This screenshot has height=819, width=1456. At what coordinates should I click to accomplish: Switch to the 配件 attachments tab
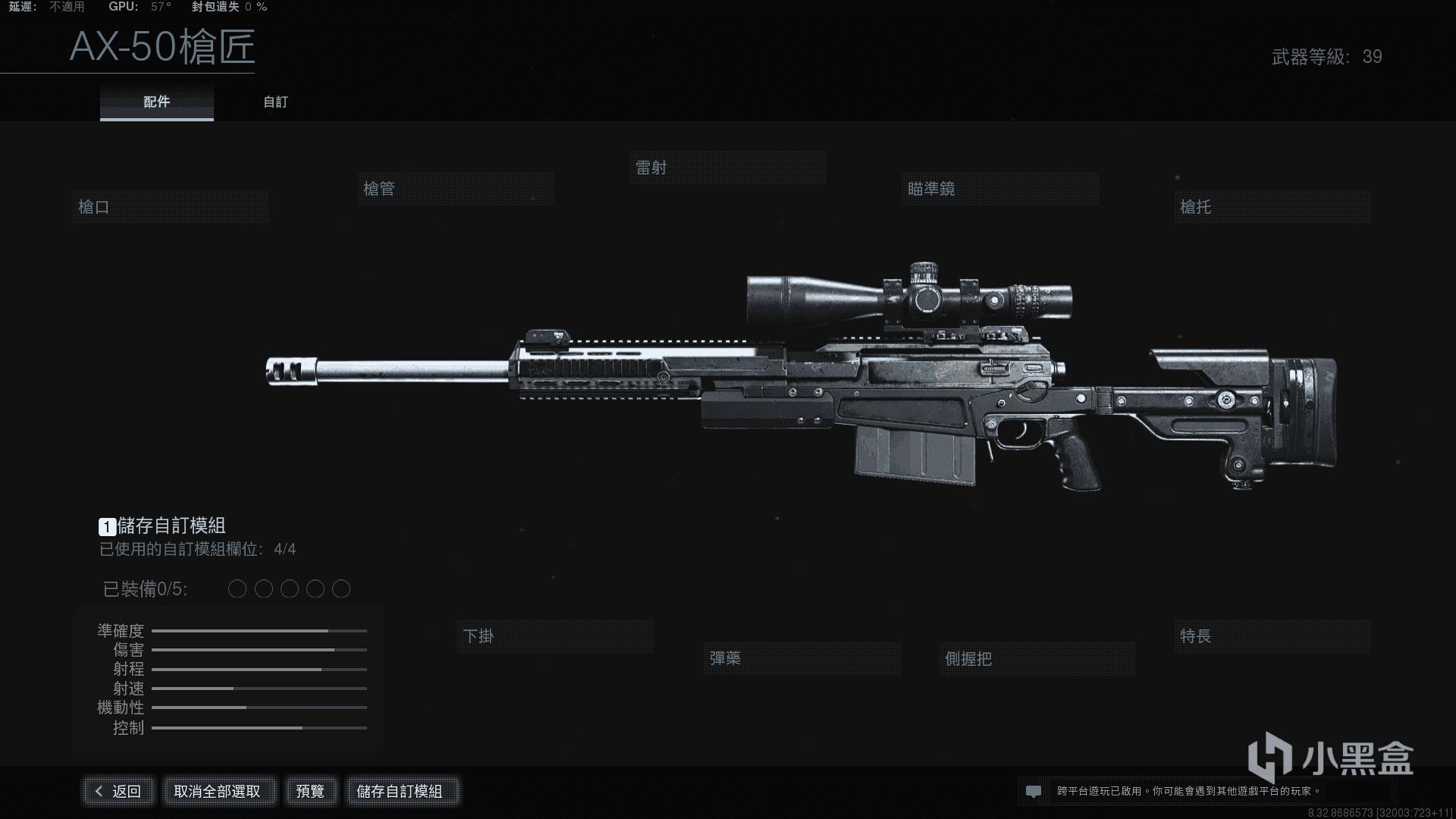click(x=157, y=102)
